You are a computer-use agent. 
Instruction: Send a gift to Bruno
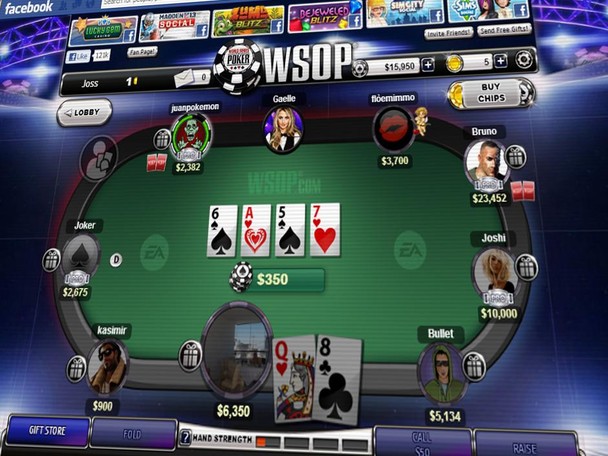515,155
